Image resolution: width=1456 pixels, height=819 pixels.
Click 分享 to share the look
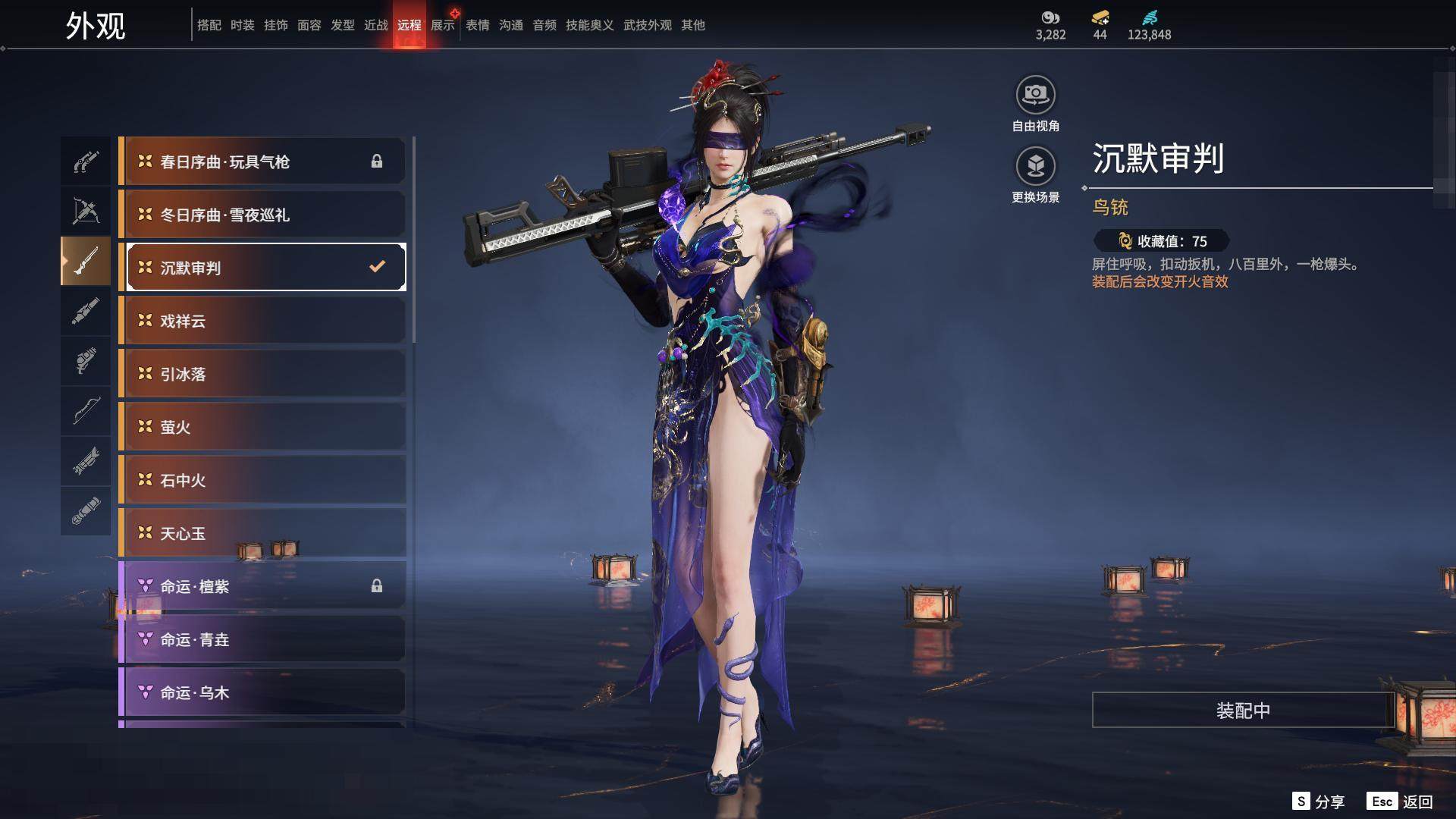tap(1319, 802)
